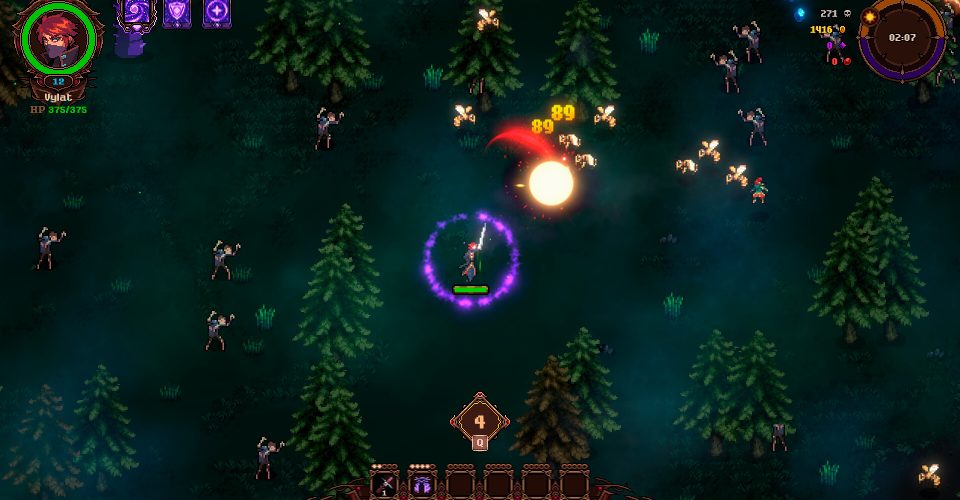Activate the diamond ability showing 4
960x500 pixels.
480,422
